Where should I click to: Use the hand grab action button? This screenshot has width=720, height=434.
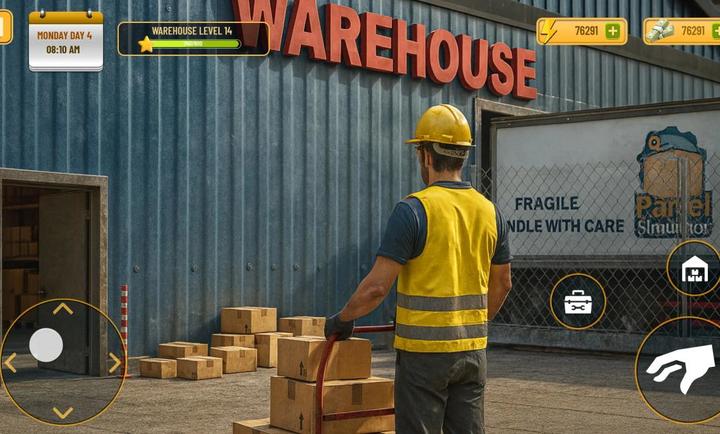682,368
